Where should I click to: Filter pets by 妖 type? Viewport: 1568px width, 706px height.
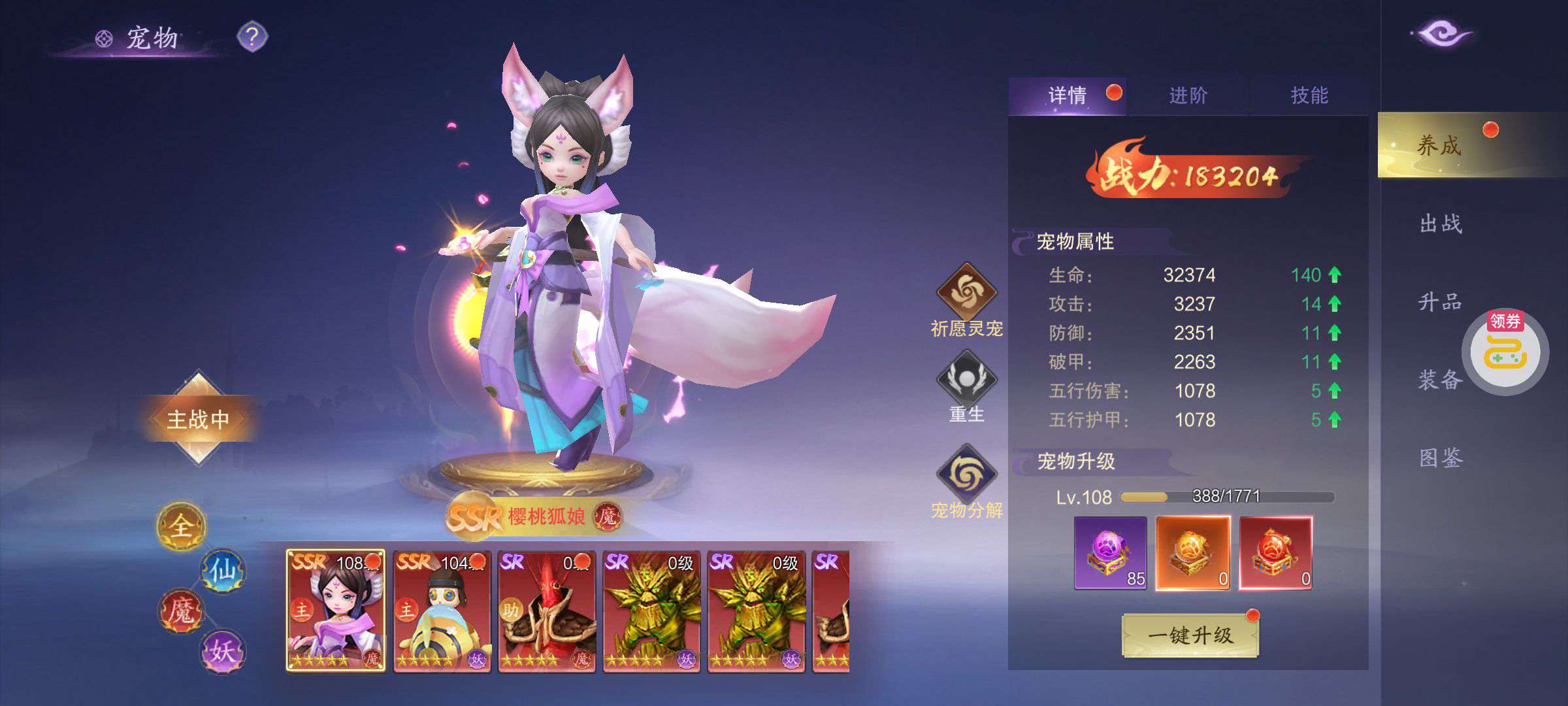[x=223, y=651]
